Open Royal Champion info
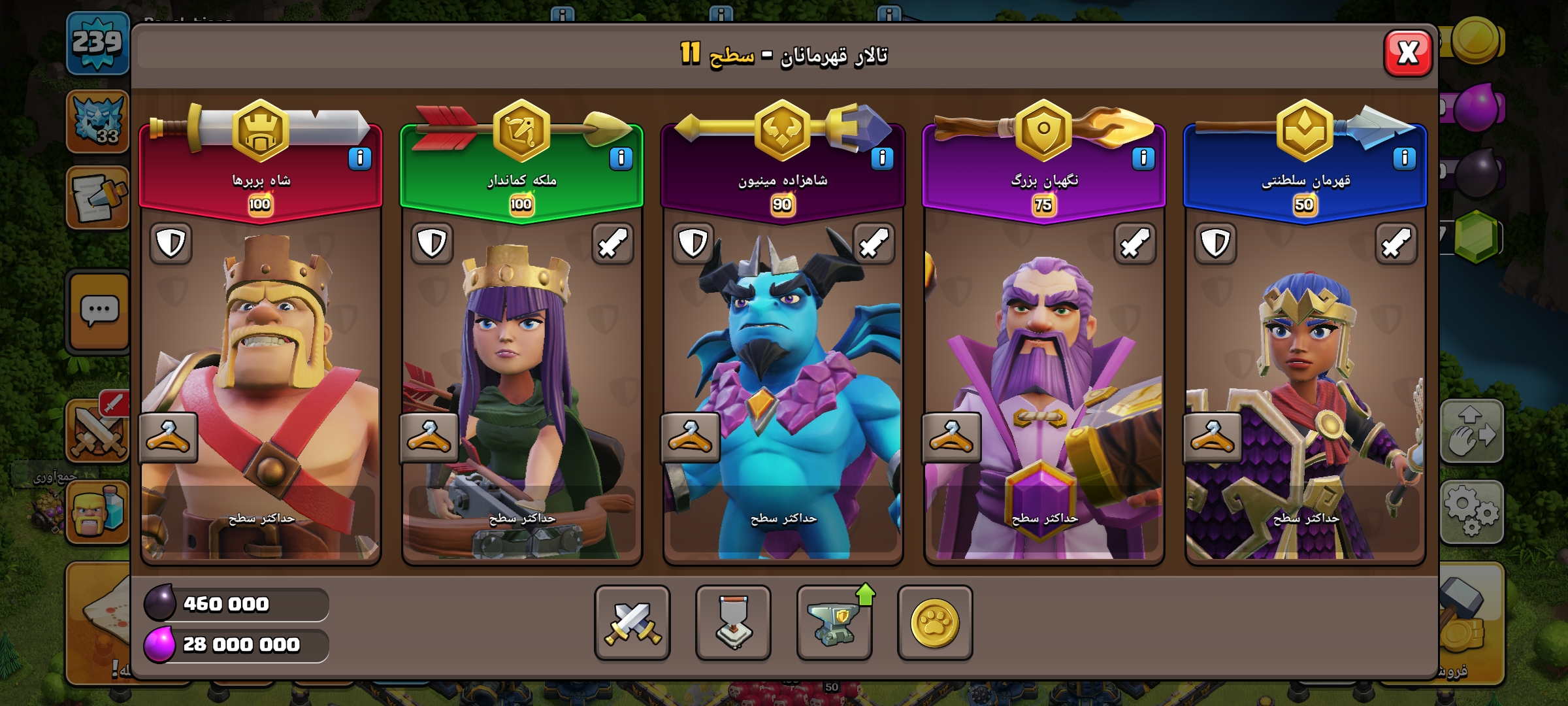Screen dimensions: 1568x706 click(1404, 159)
